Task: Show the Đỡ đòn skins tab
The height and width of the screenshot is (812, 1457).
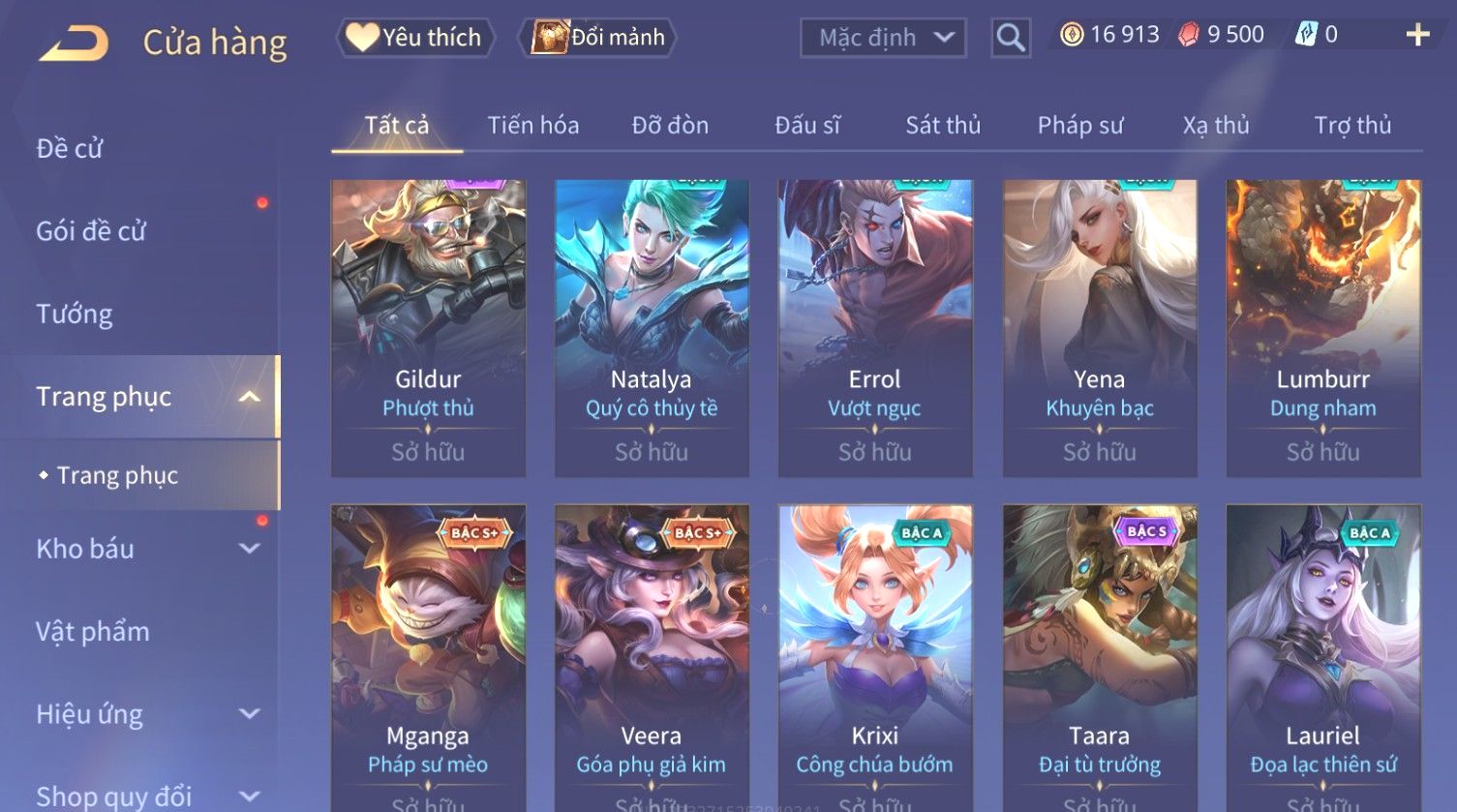Action: click(x=670, y=126)
